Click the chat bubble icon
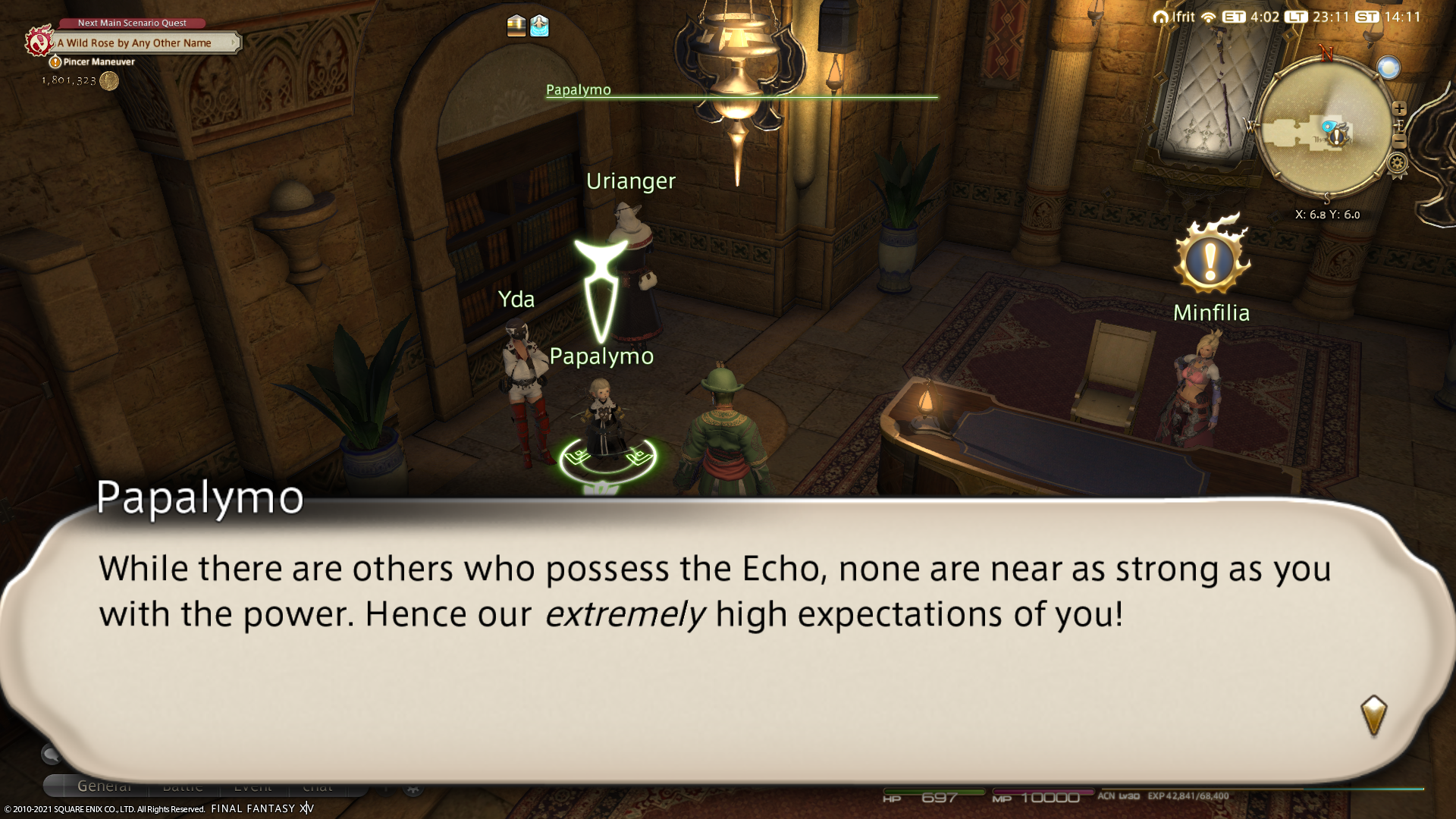This screenshot has width=1456, height=819. 51,754
